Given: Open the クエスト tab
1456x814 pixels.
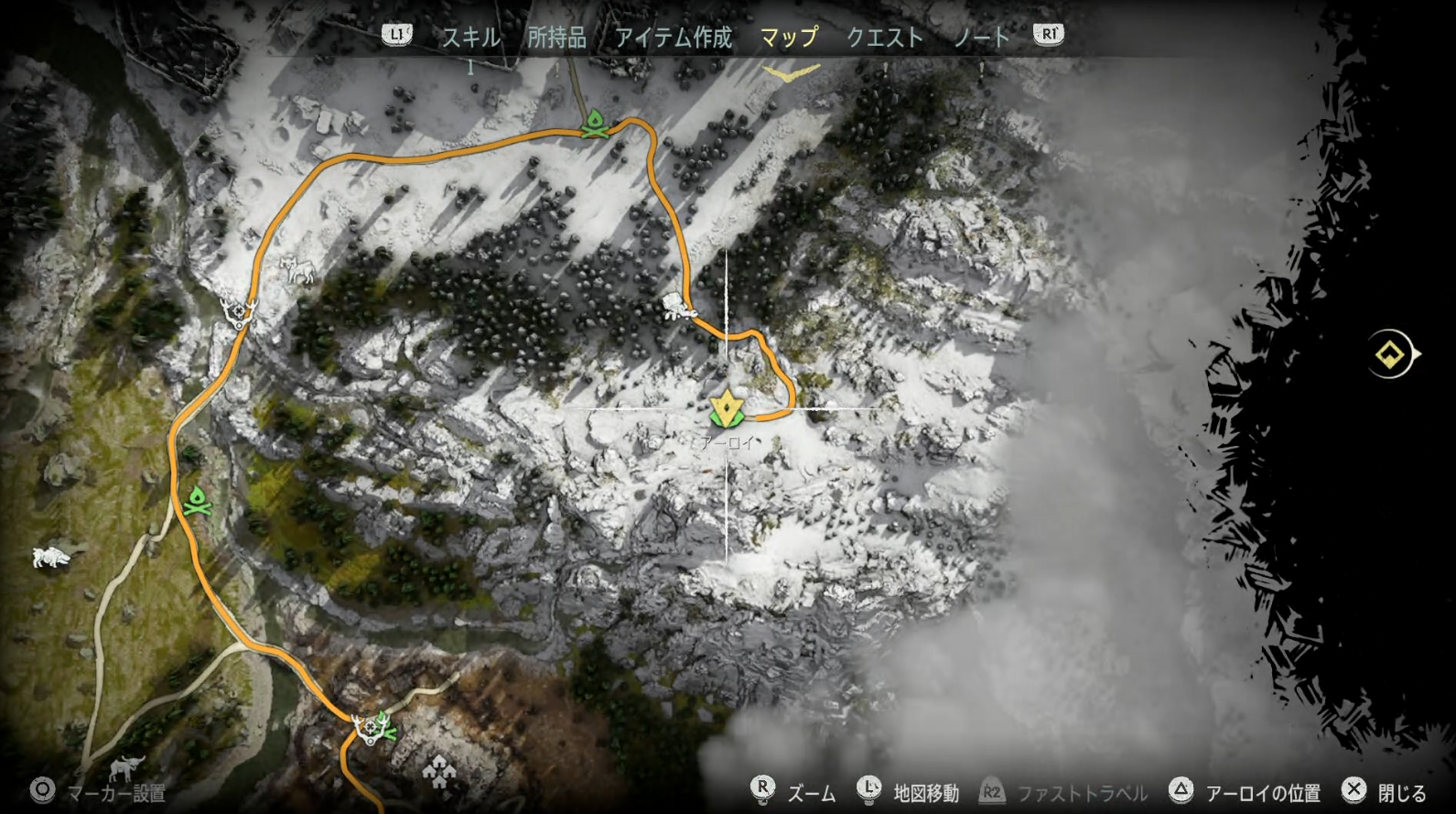Looking at the screenshot, I should (x=884, y=37).
